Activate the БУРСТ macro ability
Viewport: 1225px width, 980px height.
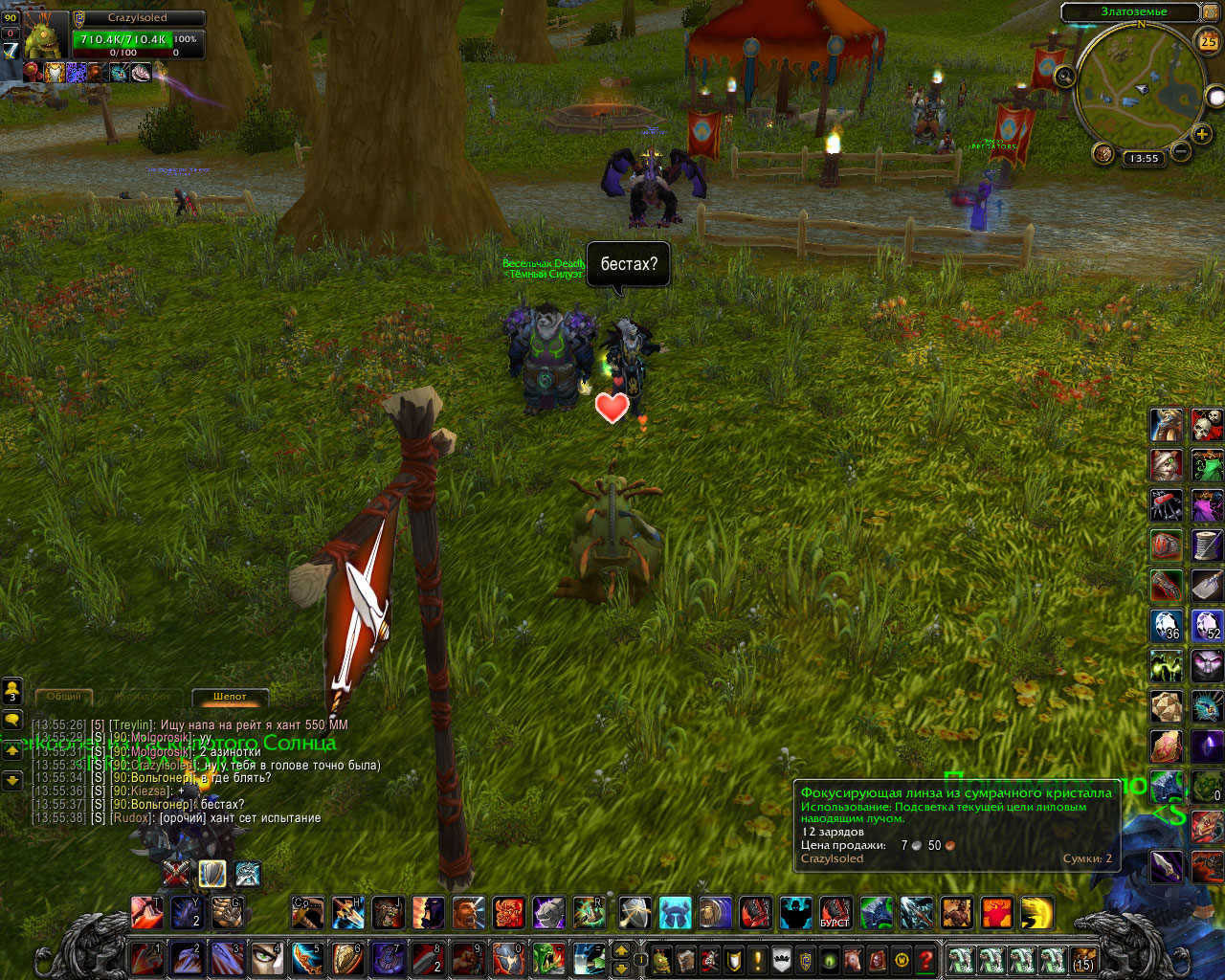click(835, 913)
